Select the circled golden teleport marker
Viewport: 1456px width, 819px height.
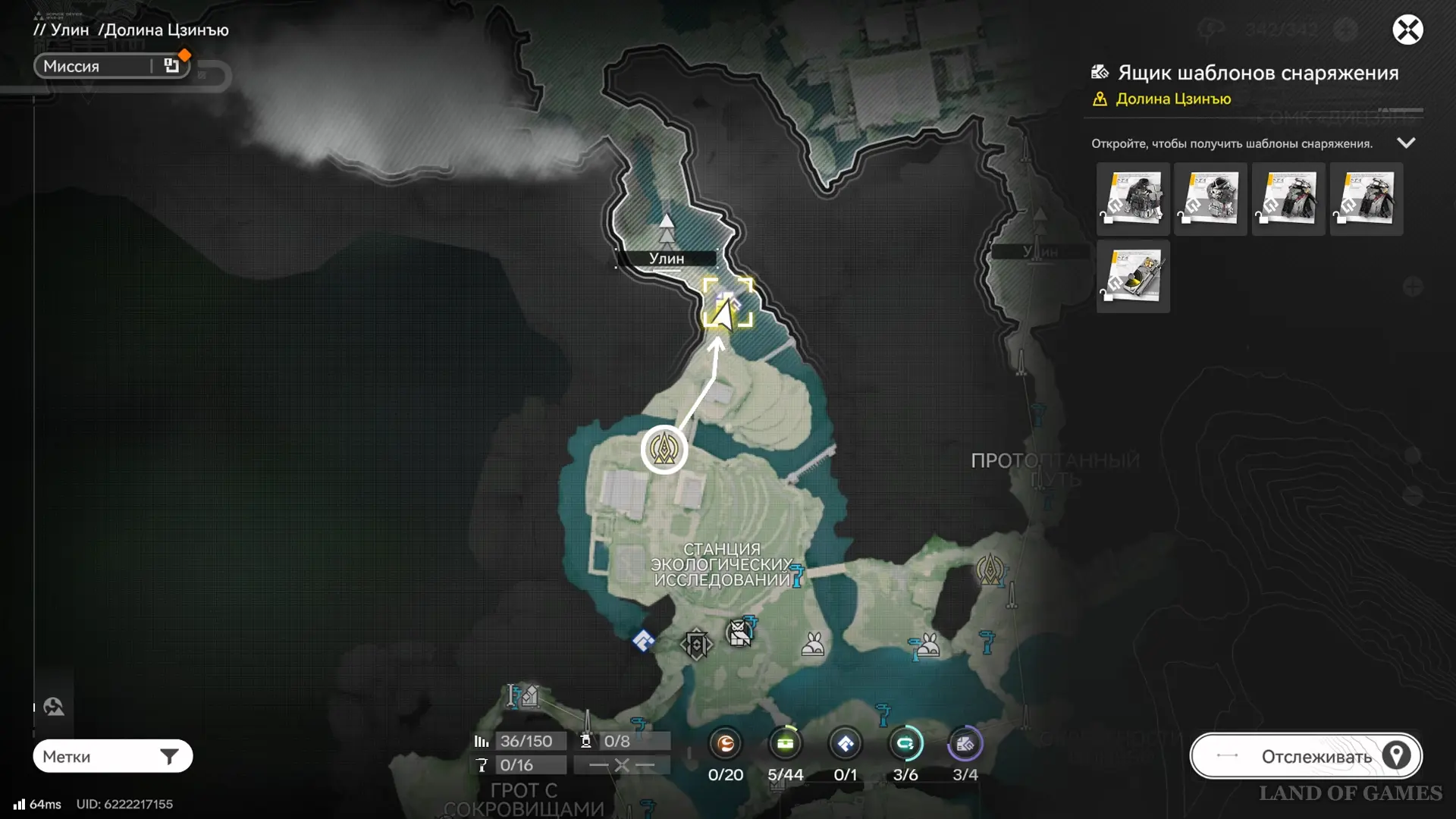[x=664, y=450]
